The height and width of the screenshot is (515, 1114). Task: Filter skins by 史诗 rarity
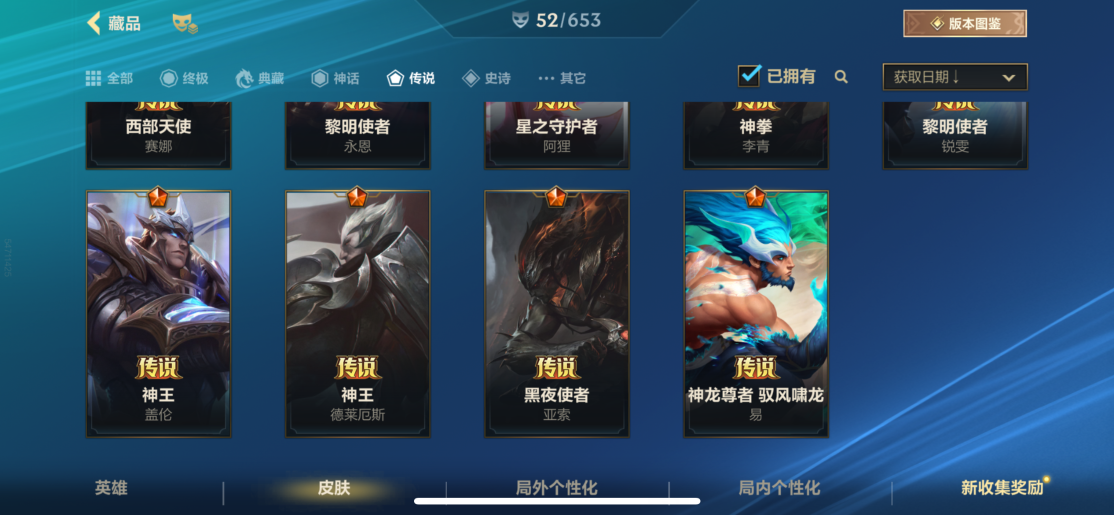pos(486,78)
